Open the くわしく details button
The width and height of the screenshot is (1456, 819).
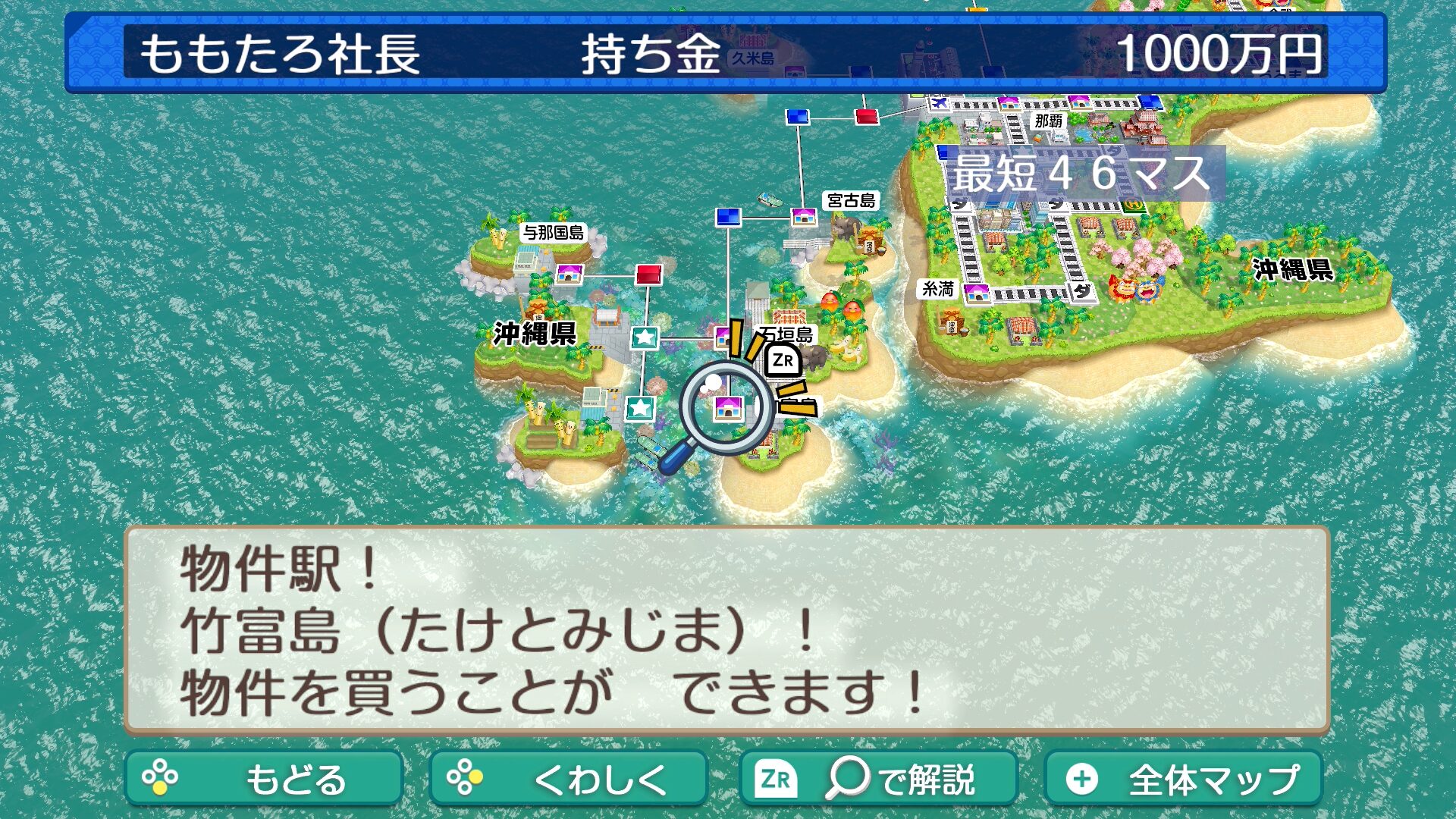click(568, 778)
